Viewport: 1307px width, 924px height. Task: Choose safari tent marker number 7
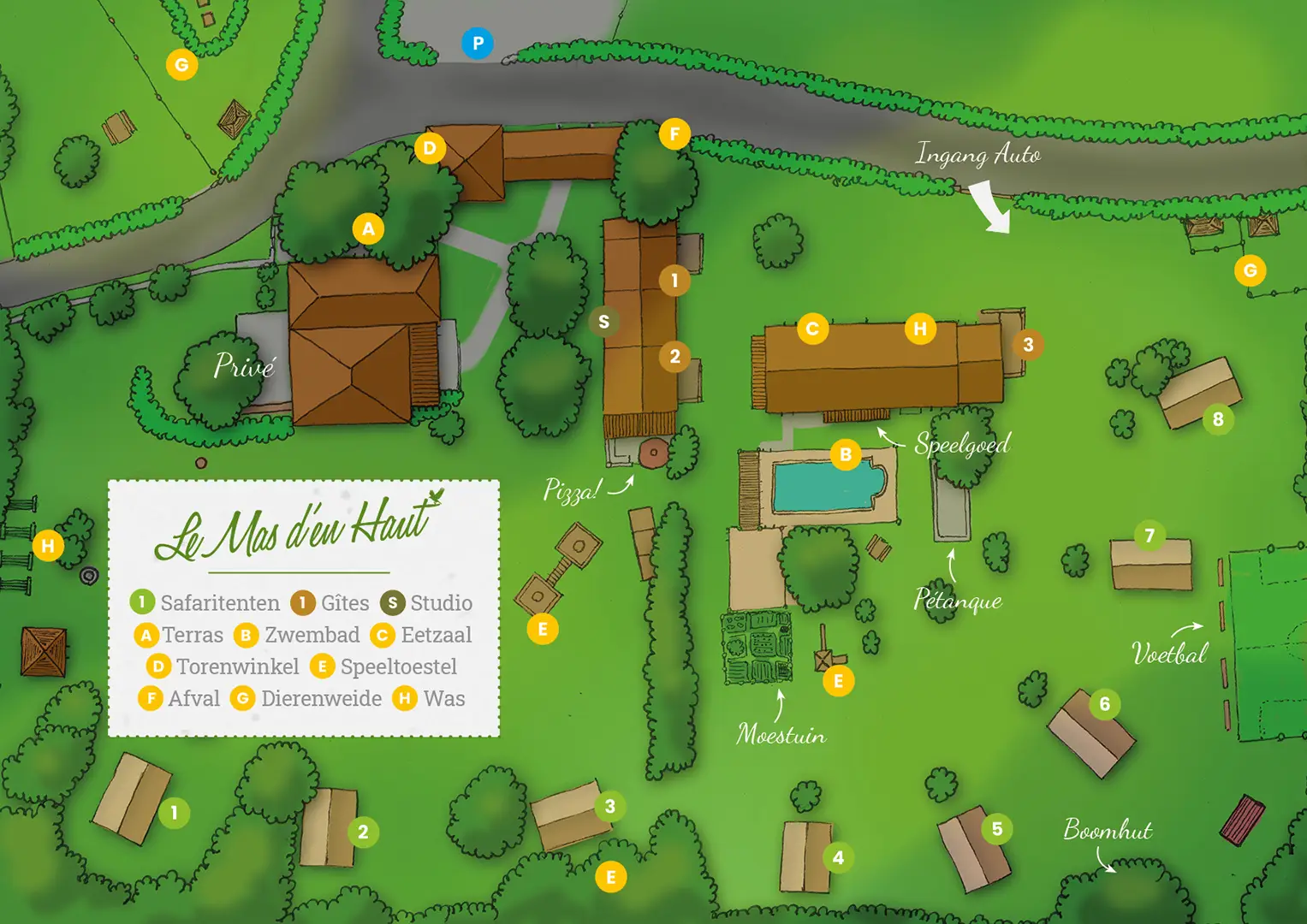(1150, 536)
